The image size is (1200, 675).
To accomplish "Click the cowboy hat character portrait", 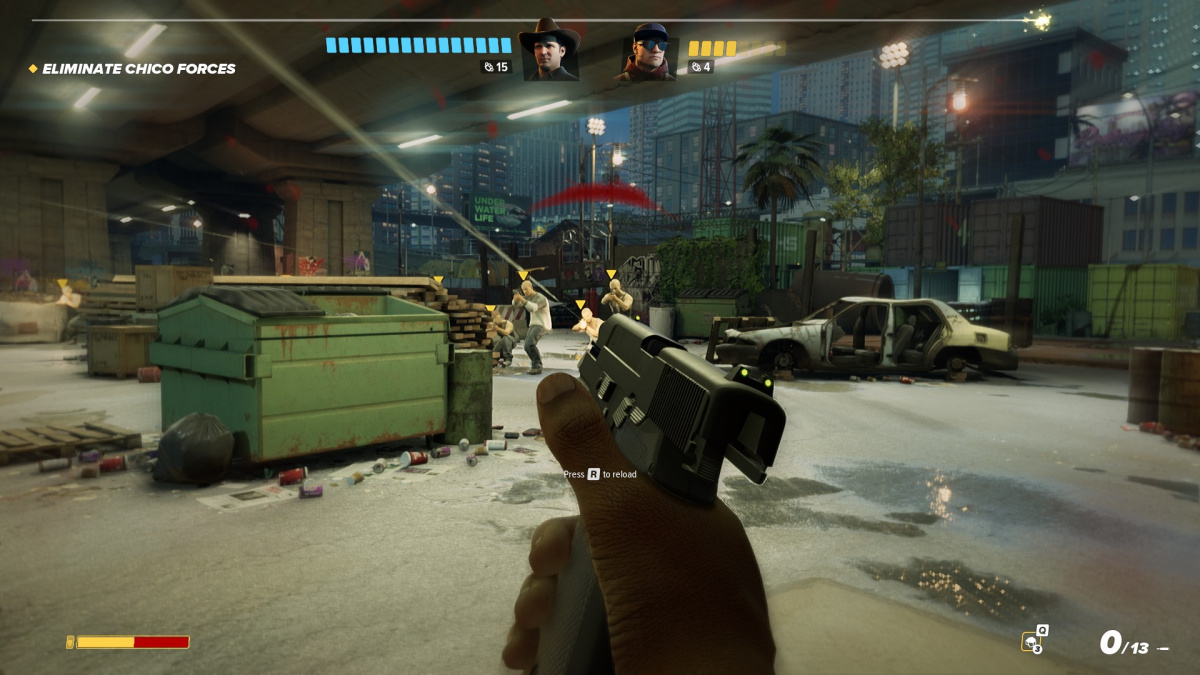I will (549, 51).
